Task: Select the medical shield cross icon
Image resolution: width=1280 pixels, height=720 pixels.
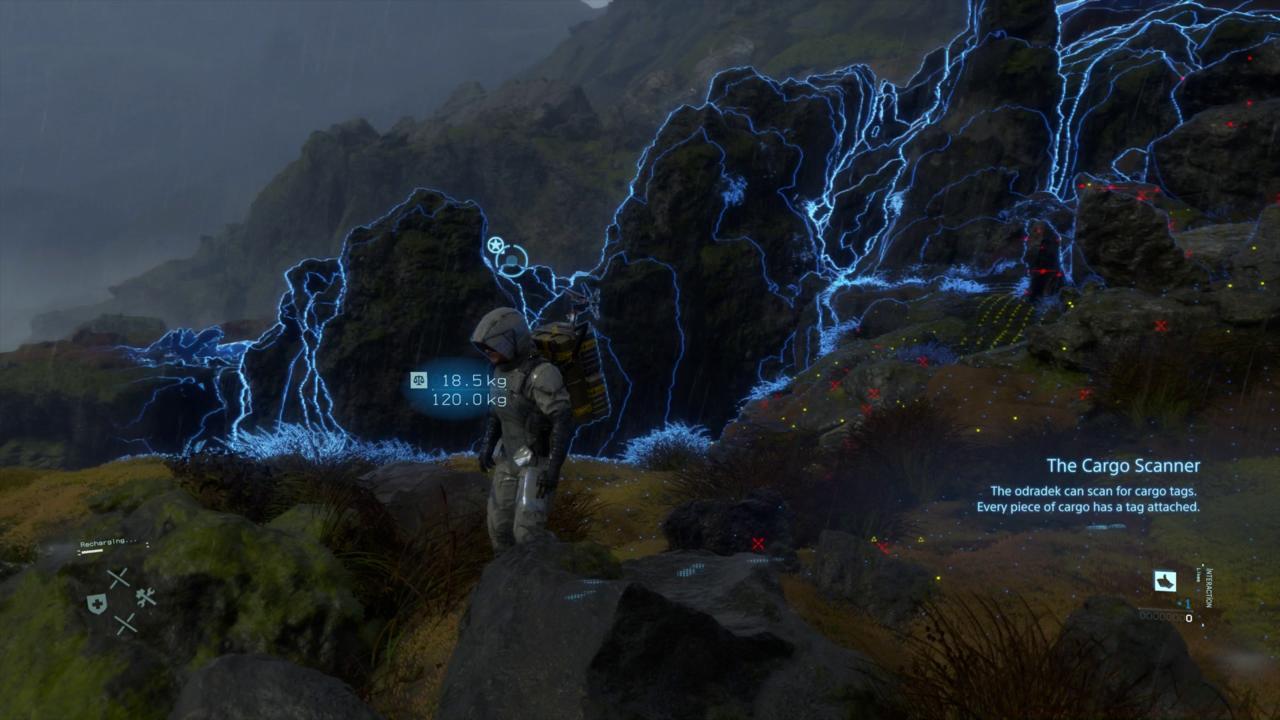Action: click(97, 603)
